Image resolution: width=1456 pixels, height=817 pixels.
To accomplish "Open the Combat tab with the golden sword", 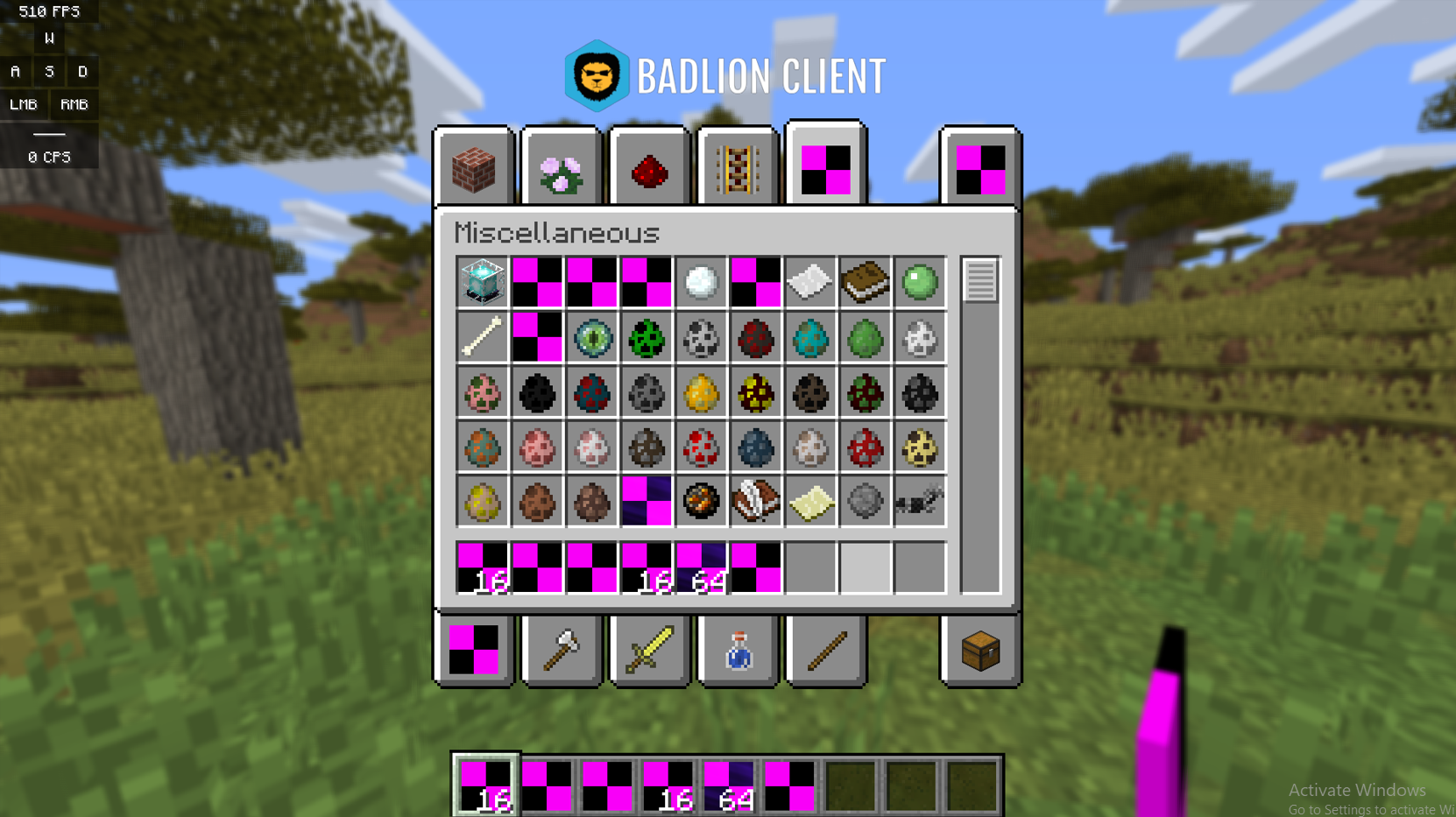I will click(x=647, y=651).
